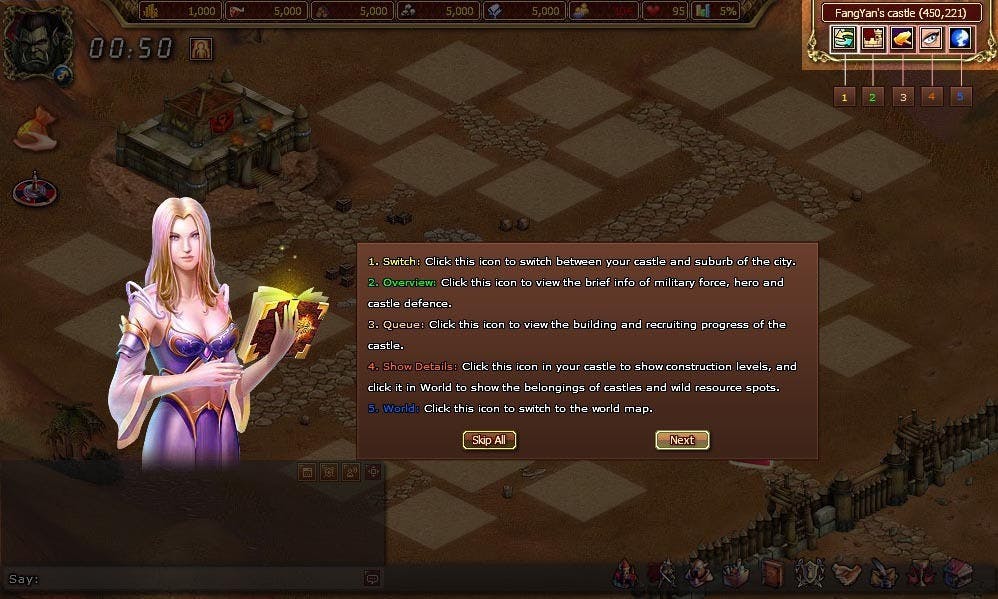The height and width of the screenshot is (599, 998).
Task: Skip All tutorial steps
Action: [489, 440]
